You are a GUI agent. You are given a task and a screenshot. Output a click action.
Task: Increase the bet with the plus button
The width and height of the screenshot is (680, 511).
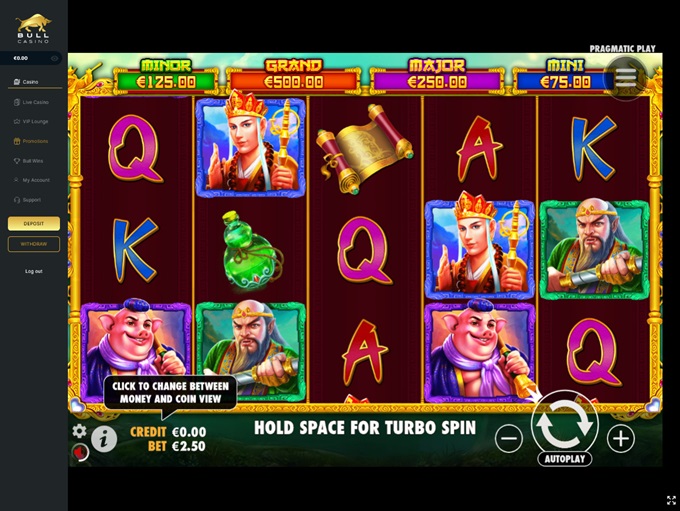[620, 438]
